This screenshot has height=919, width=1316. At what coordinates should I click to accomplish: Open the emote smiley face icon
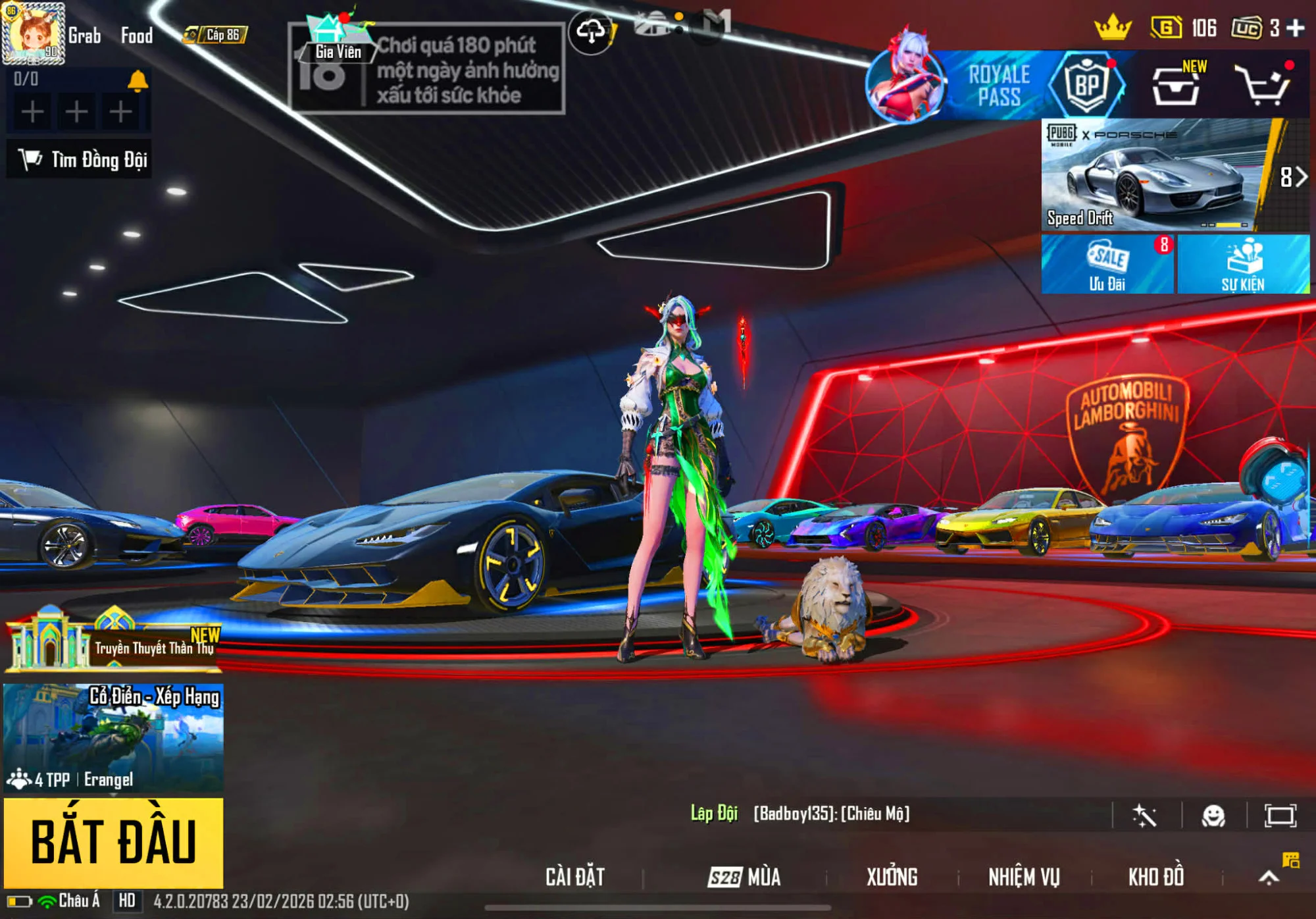pos(1213,816)
